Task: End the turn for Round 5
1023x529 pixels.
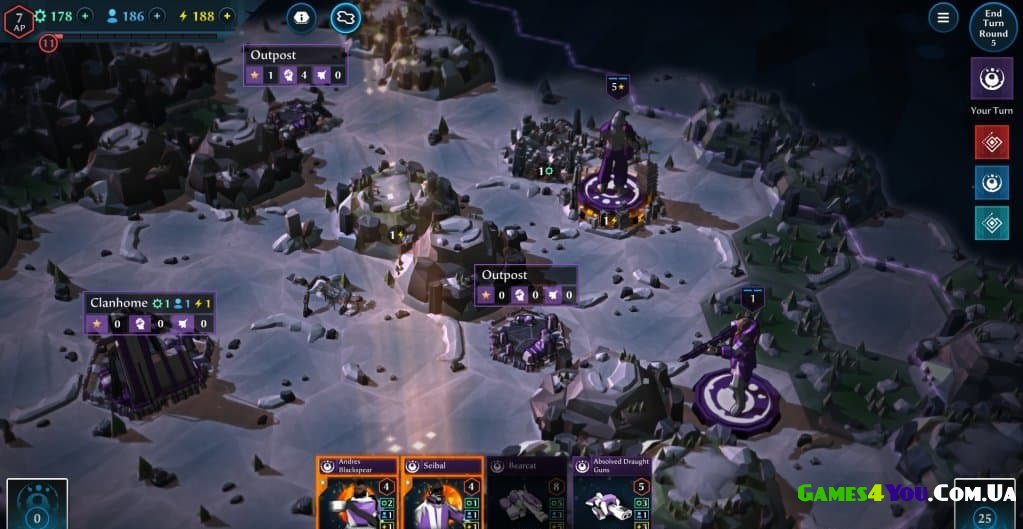Action: [992, 28]
